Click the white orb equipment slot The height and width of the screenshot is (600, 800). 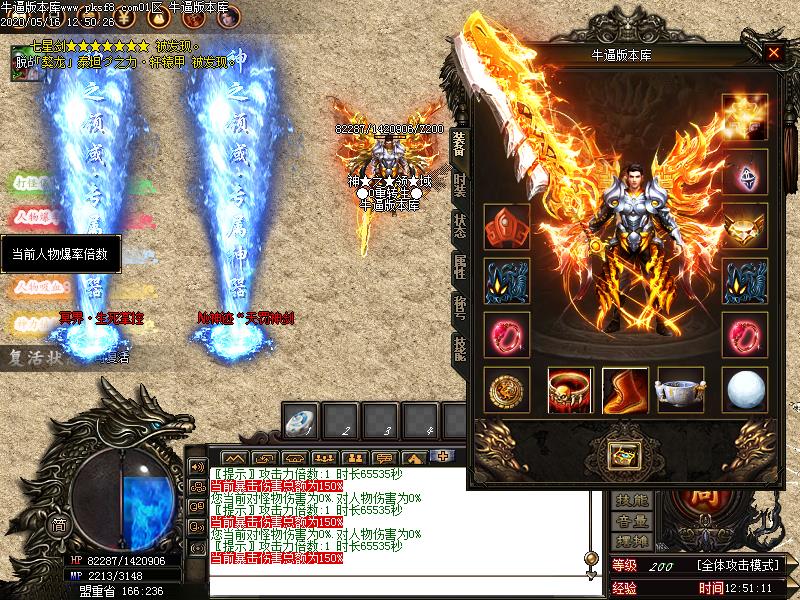(x=745, y=389)
